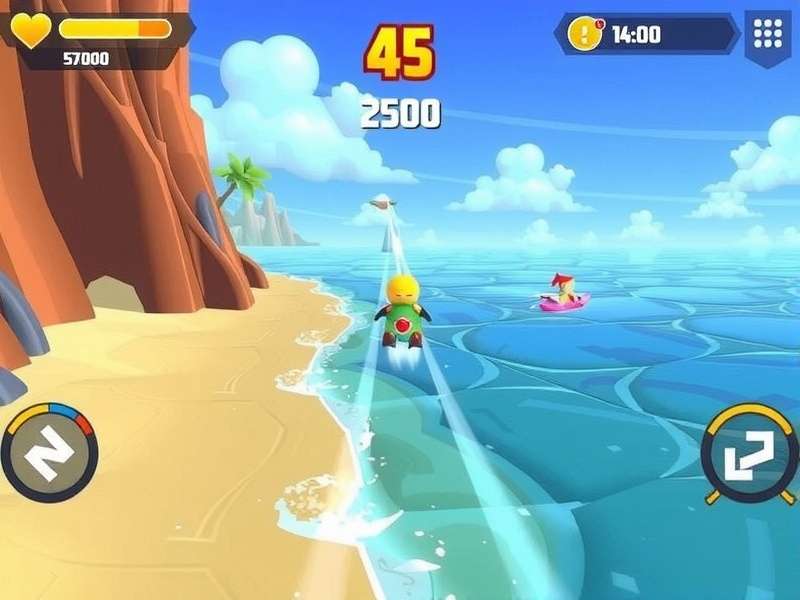The height and width of the screenshot is (600, 800).
Task: Open the grid menu button
Action: click(767, 34)
